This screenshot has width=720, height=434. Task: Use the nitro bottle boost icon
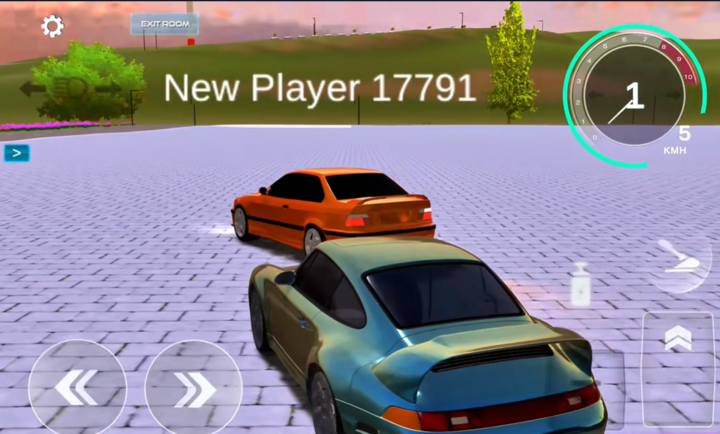pyautogui.click(x=581, y=284)
